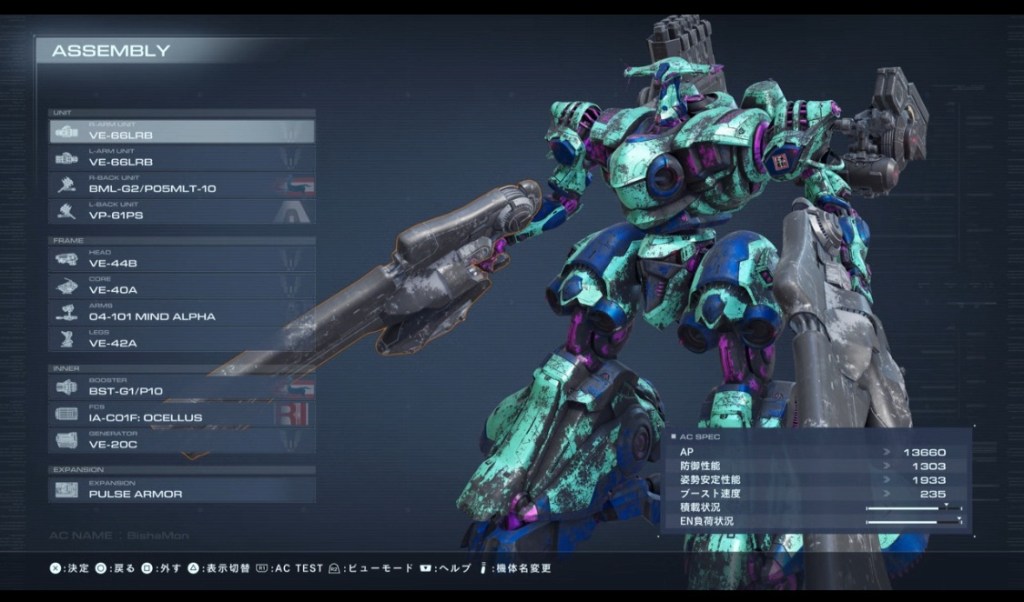This screenshot has height=602, width=1024.
Task: Select the L-BACK UNIT VP-61PS row
Action: 182,211
